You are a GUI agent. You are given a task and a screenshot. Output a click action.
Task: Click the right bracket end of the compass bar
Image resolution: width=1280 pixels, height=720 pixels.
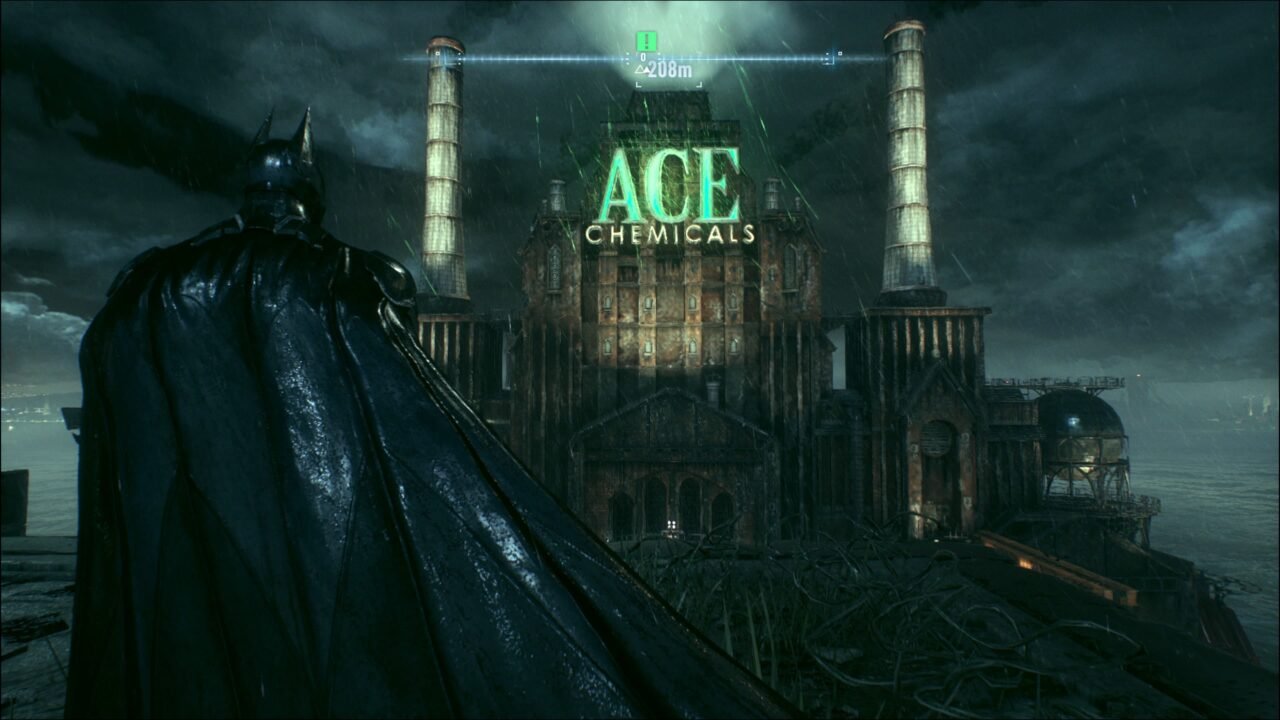(x=828, y=58)
